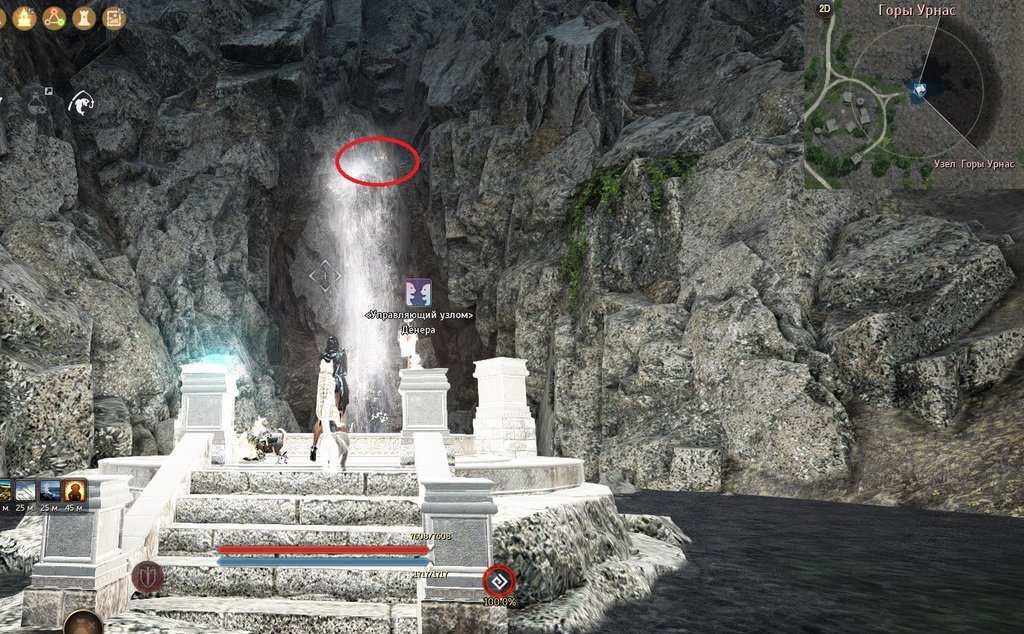Screen dimensions: 1024x634
Task: Open the node network triangle icon
Action: point(53,16)
